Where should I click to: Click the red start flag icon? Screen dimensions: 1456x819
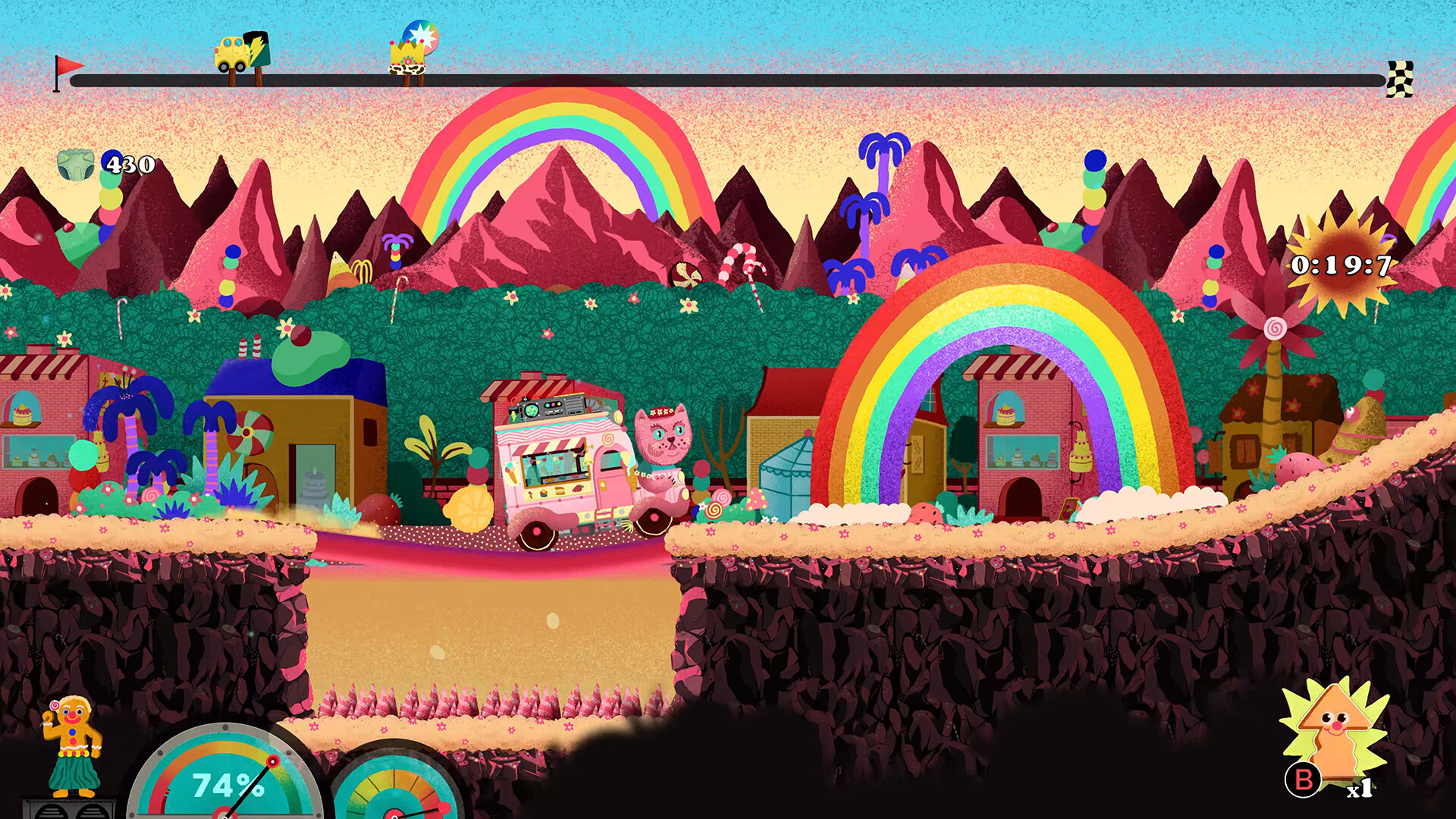67,72
